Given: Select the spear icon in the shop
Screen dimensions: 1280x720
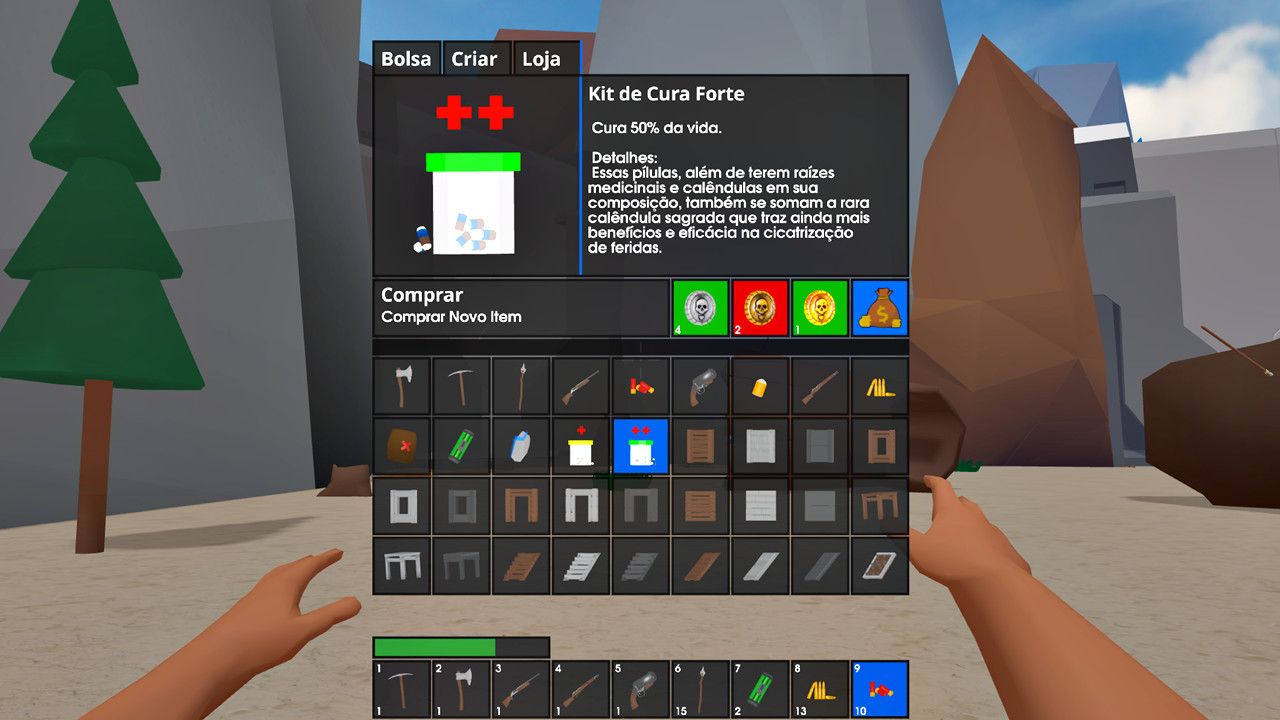Looking at the screenshot, I should [x=521, y=386].
